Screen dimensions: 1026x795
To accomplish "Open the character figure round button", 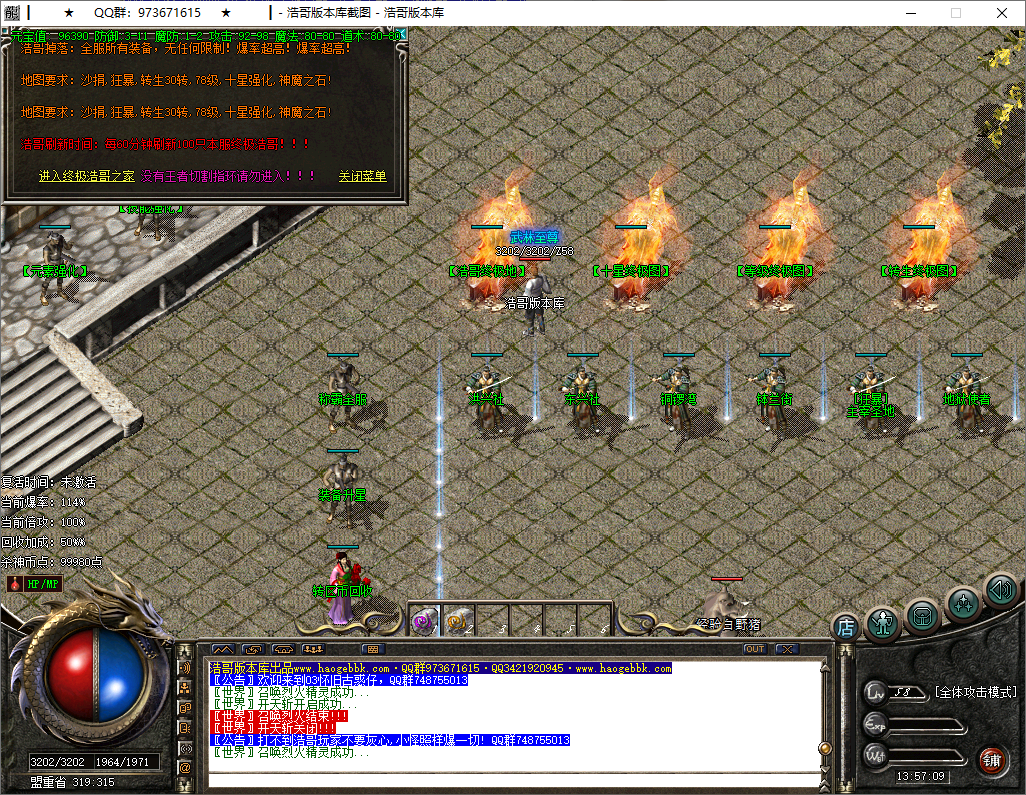I will point(884,624).
